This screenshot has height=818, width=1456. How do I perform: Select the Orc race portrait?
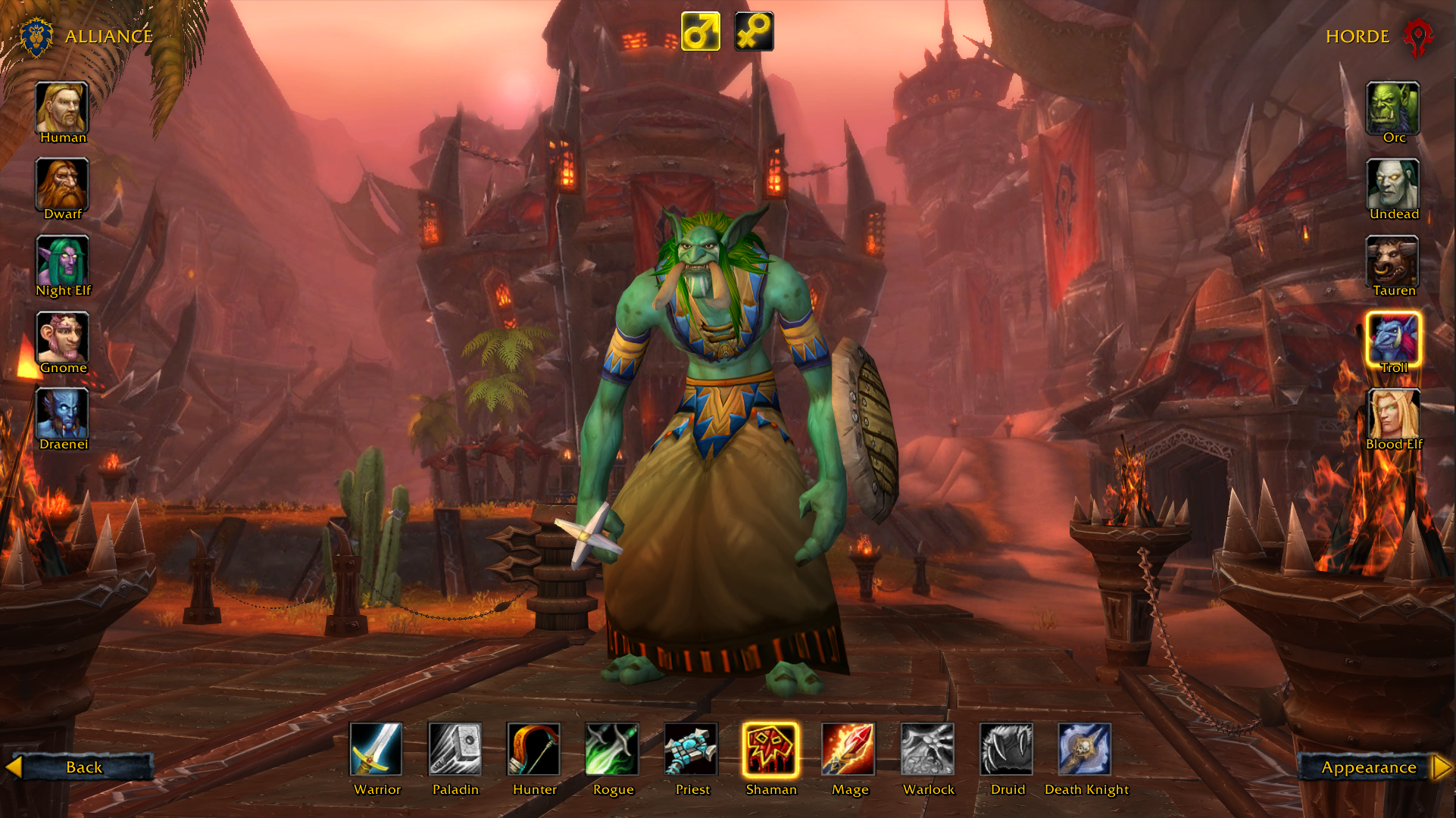tap(1392, 108)
